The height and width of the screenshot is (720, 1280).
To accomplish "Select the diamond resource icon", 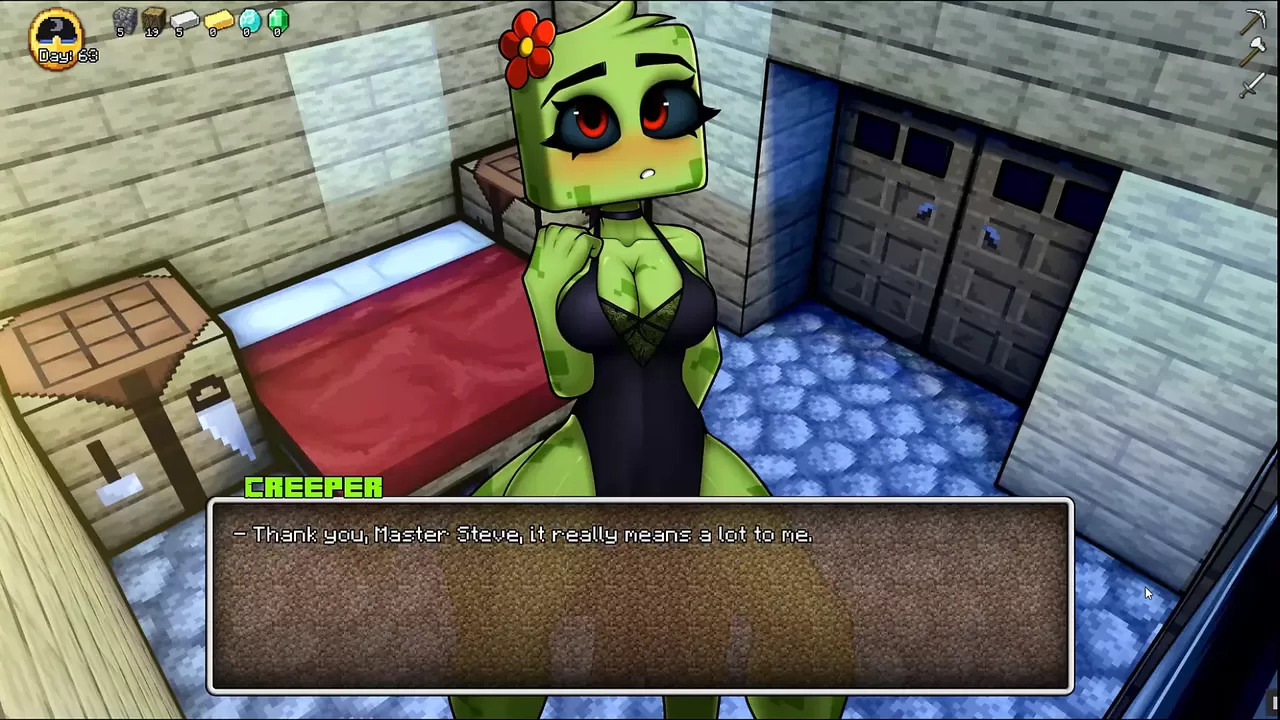I will (249, 19).
